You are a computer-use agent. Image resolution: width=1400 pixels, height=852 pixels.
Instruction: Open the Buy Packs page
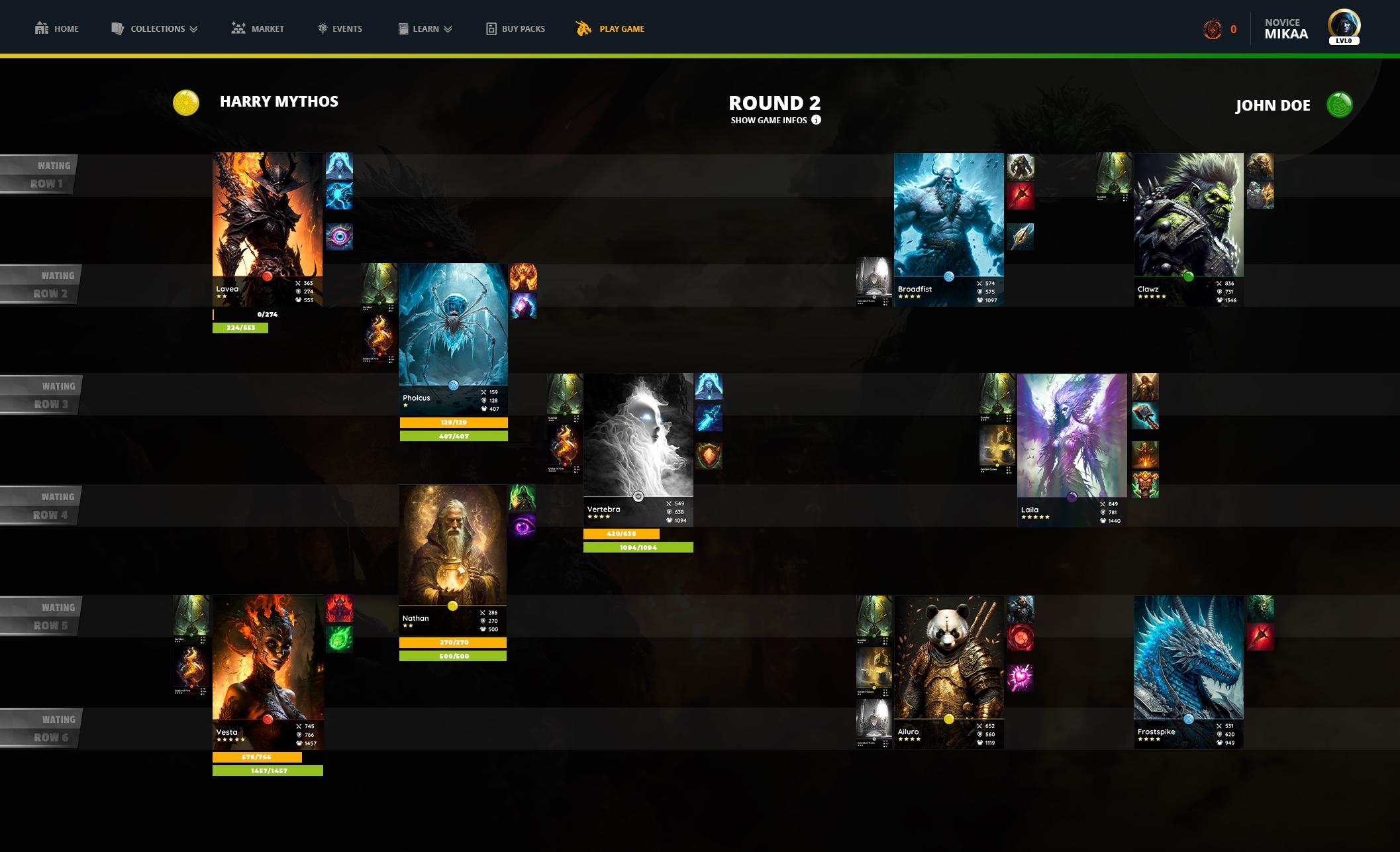[516, 28]
